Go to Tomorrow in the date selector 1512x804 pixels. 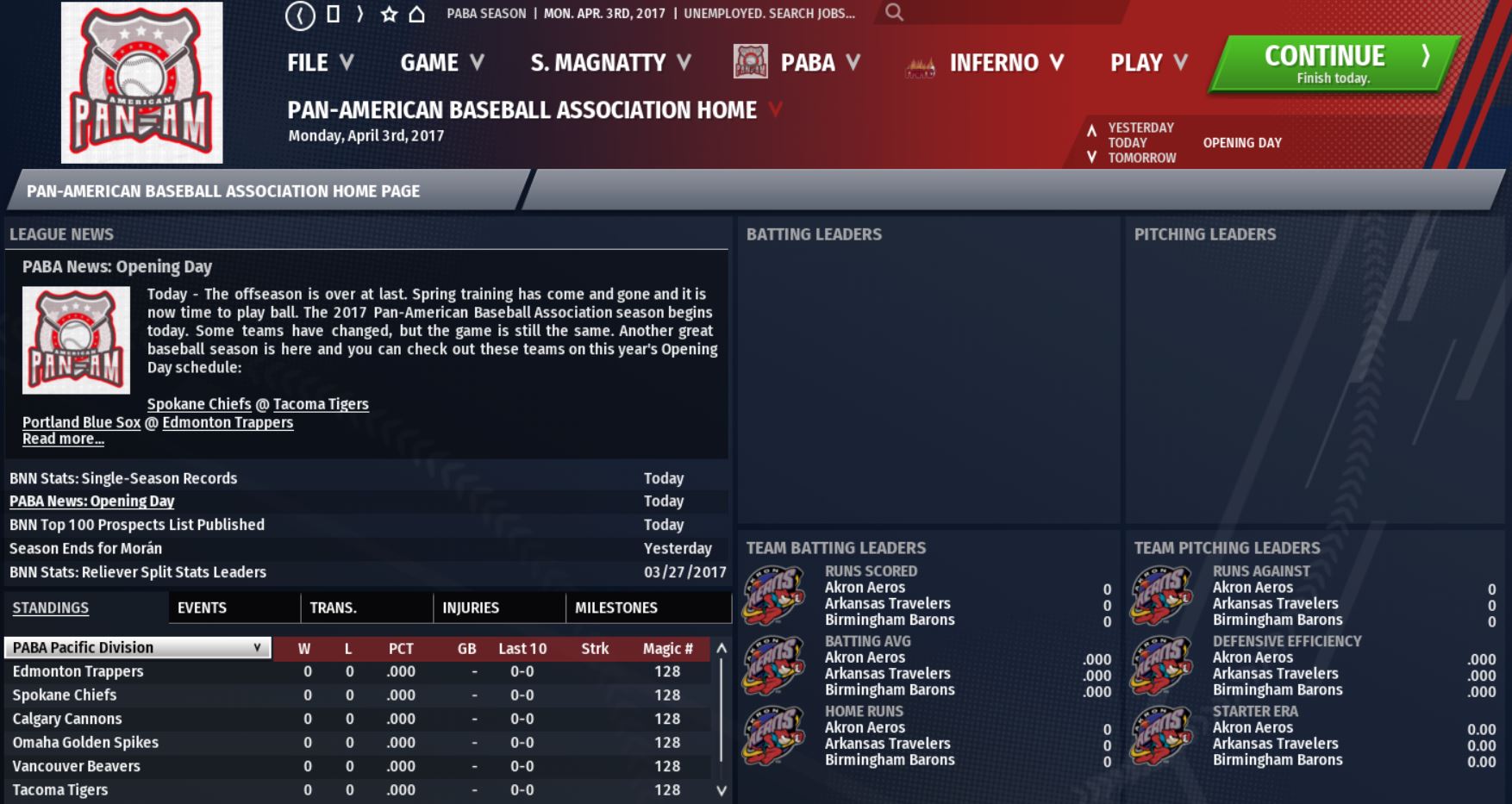point(1141,158)
